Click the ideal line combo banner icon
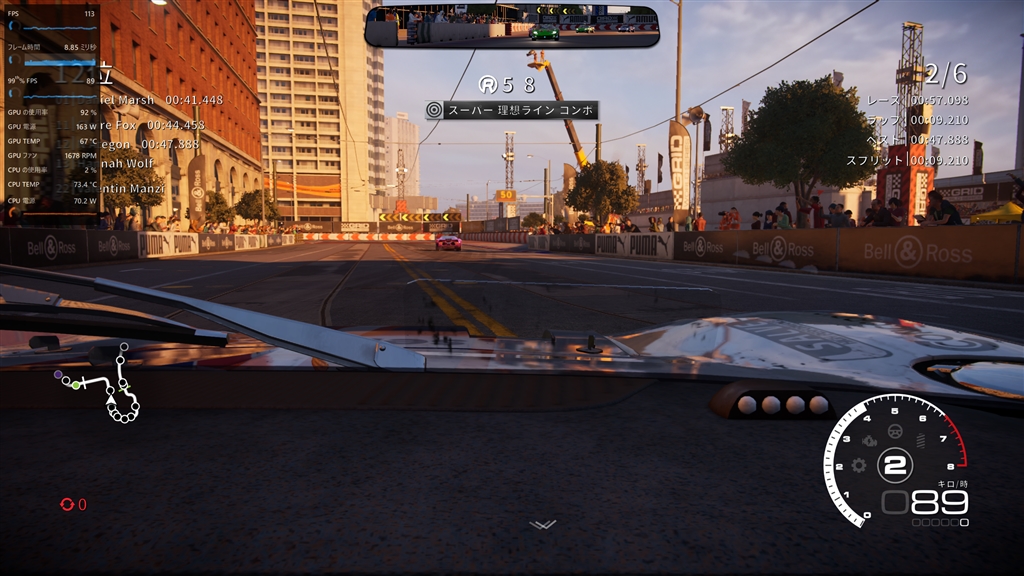The height and width of the screenshot is (576, 1024). tap(434, 110)
